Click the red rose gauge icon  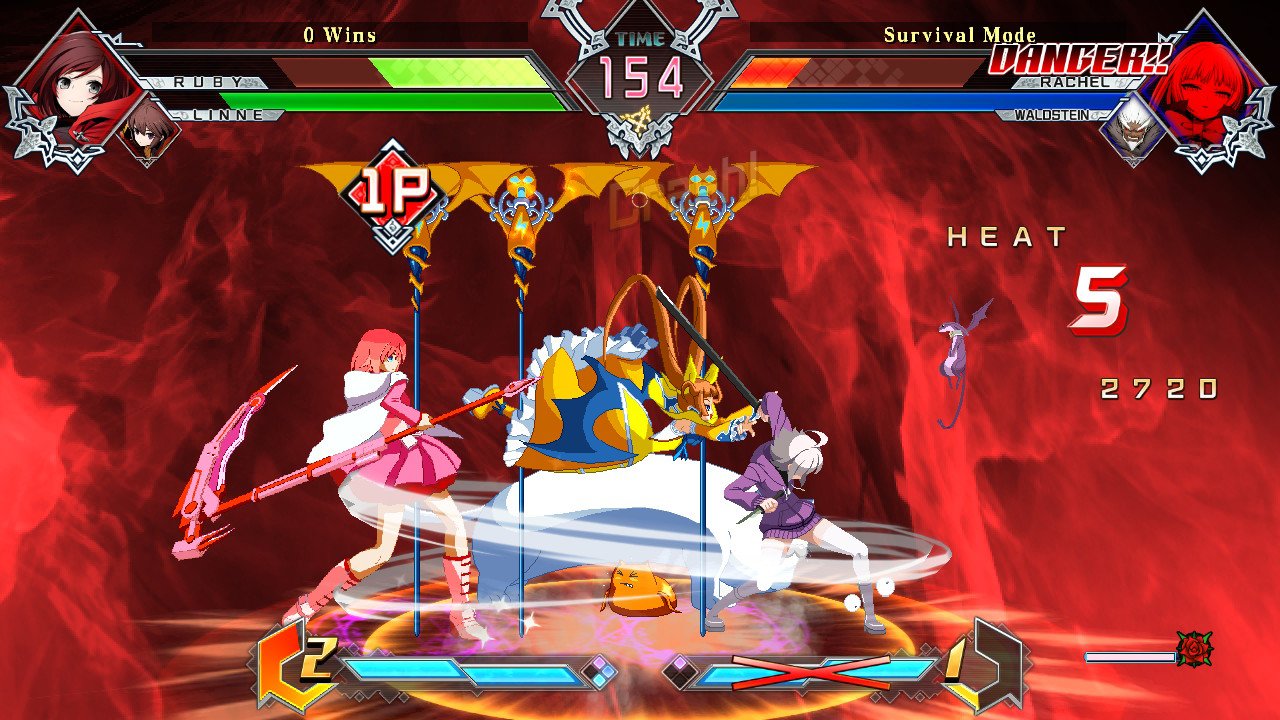point(1194,650)
